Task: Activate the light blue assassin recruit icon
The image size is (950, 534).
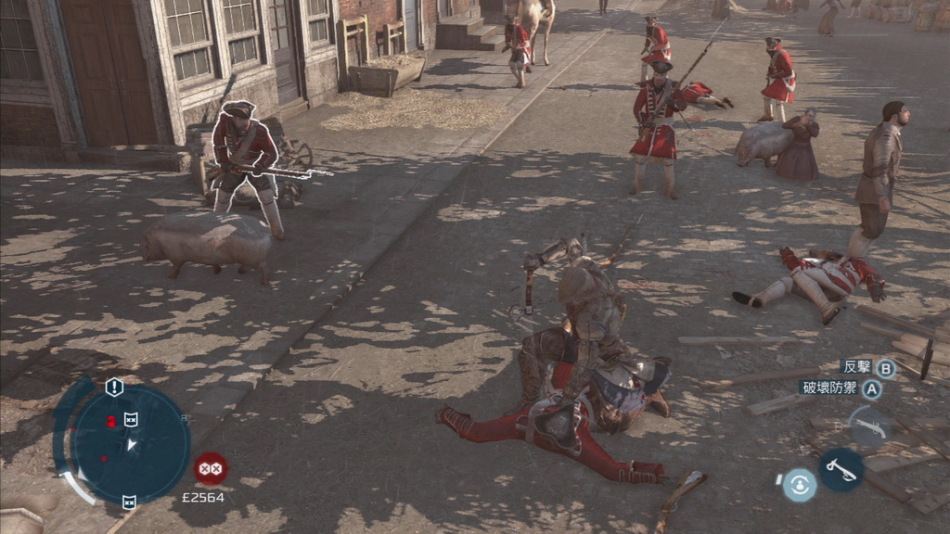Action: [799, 485]
